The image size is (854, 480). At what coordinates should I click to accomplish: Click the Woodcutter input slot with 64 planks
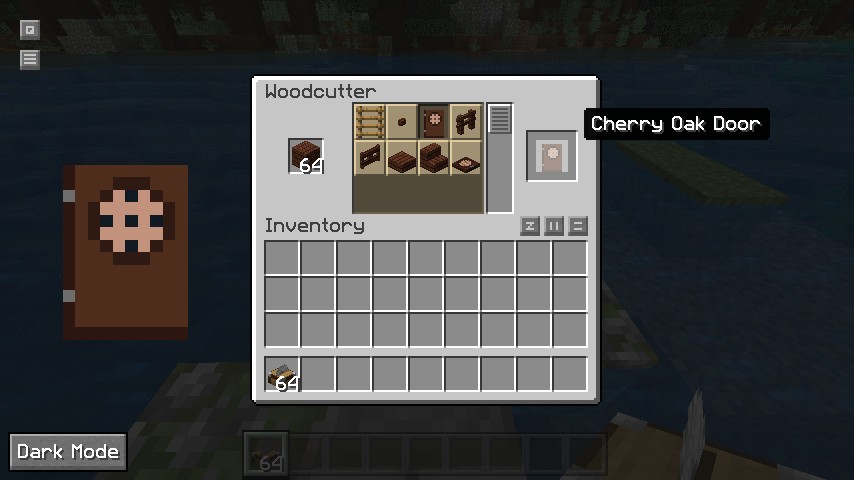306,157
